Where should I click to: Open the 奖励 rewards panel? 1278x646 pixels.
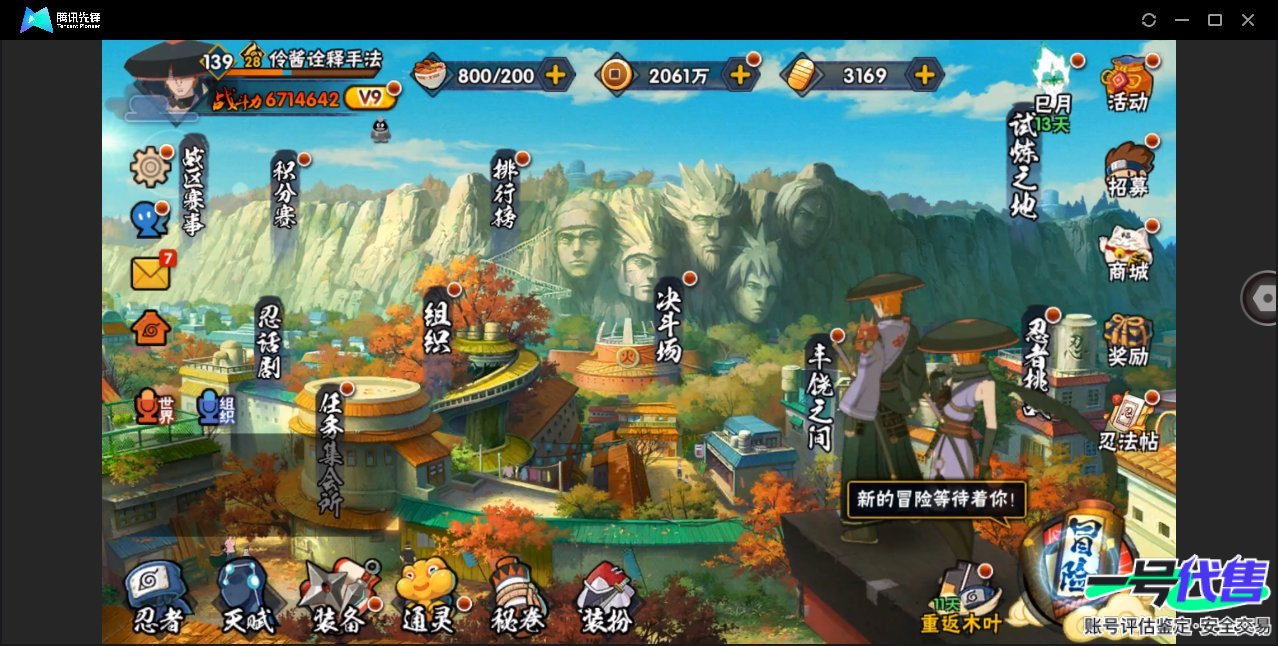pyautogui.click(x=1127, y=338)
